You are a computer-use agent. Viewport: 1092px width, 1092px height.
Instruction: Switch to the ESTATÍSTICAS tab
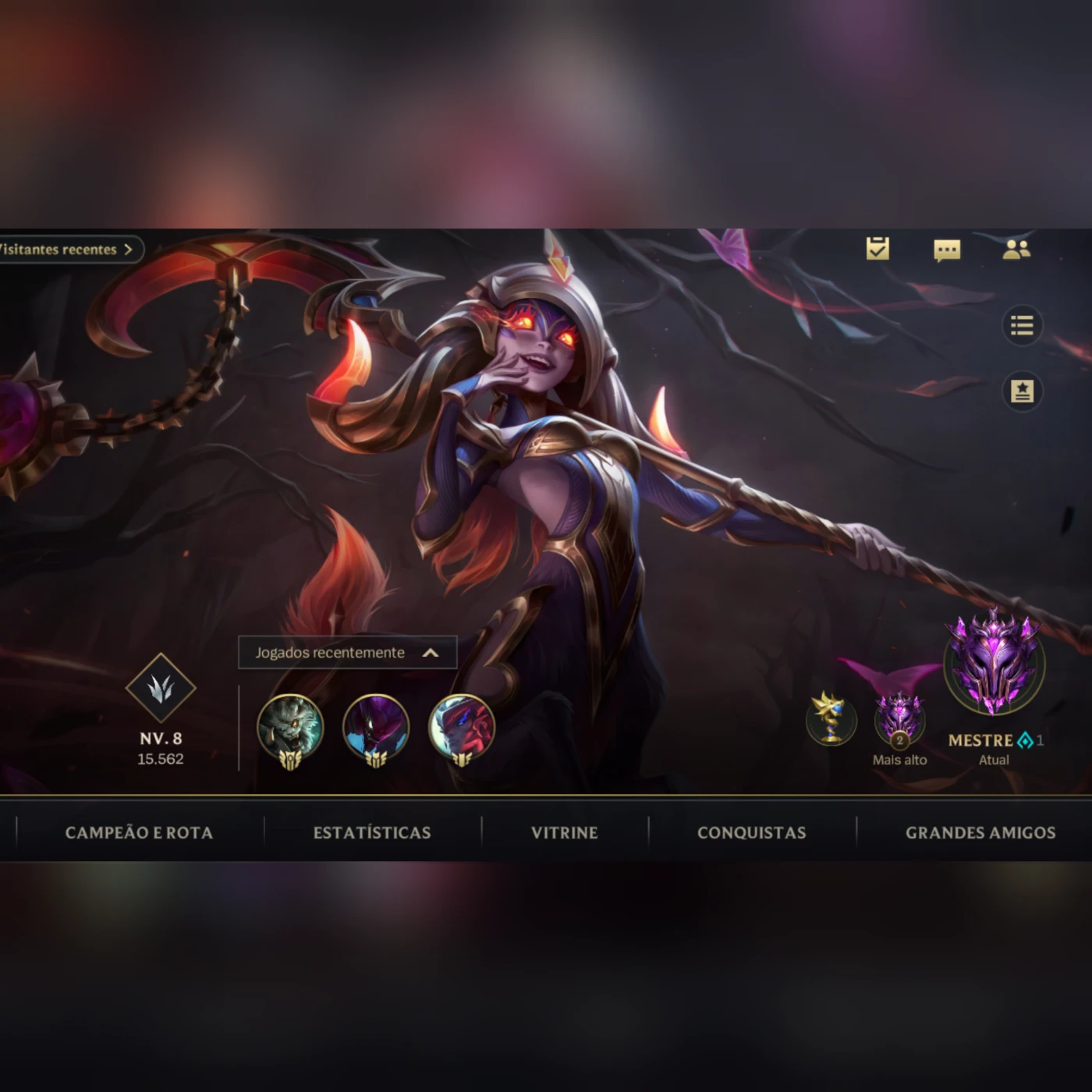pos(372,832)
